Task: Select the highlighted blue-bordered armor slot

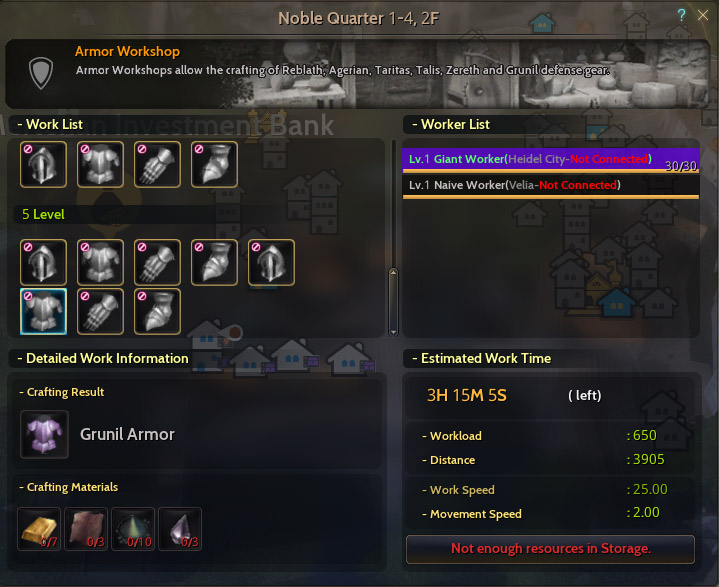Action: click(x=44, y=311)
